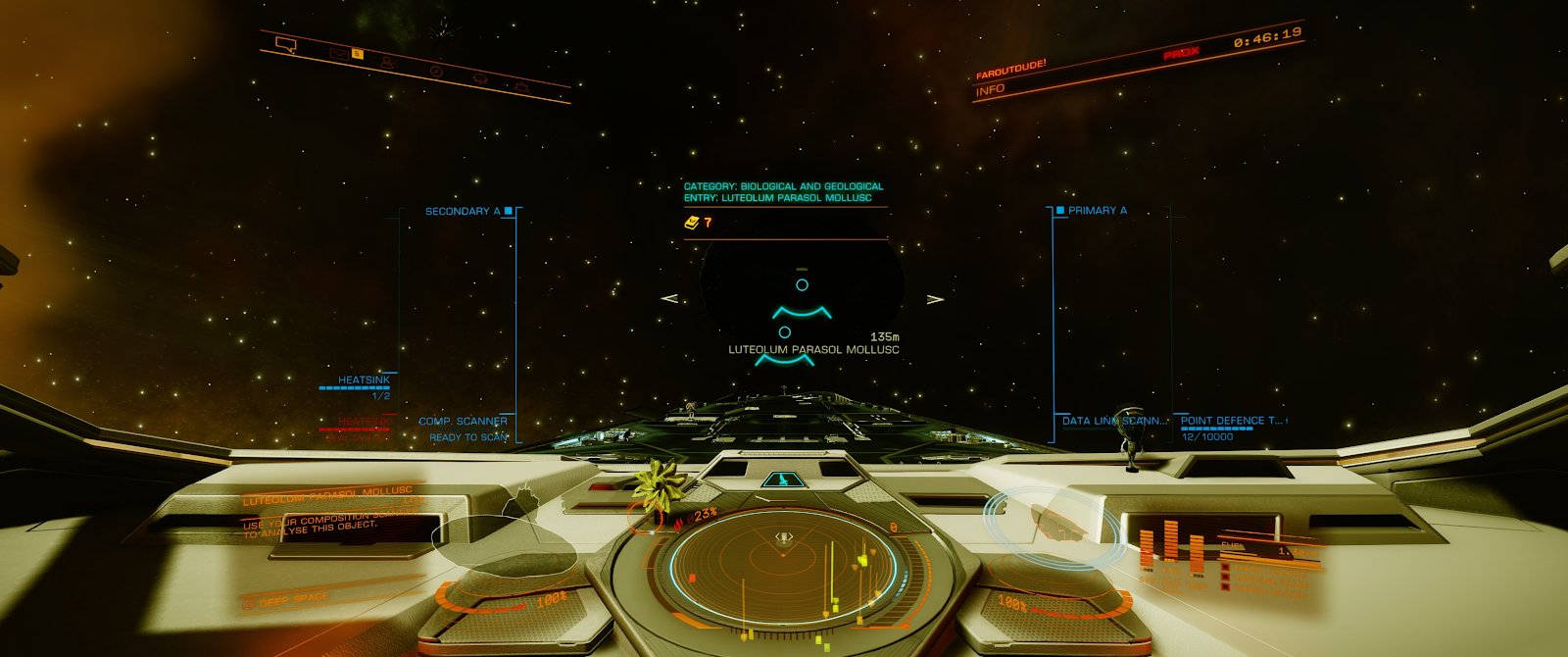Image resolution: width=1568 pixels, height=657 pixels.
Task: Open the inbox envelope tab
Action: coord(338,53)
